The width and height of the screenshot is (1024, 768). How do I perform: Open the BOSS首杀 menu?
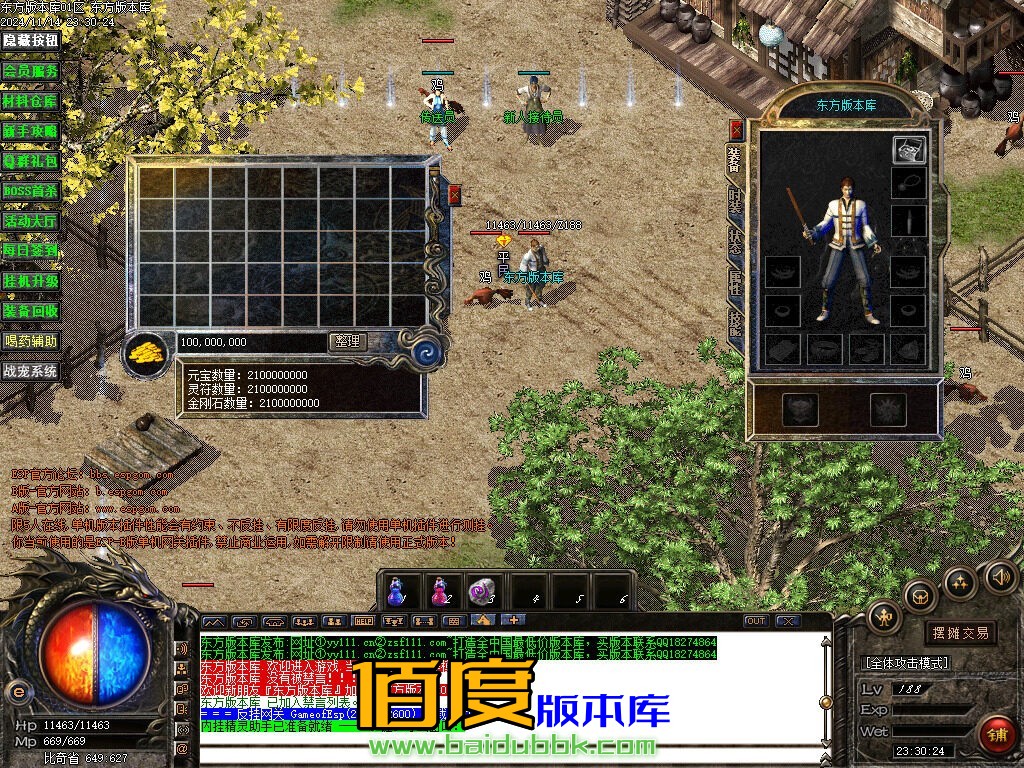(x=31, y=191)
